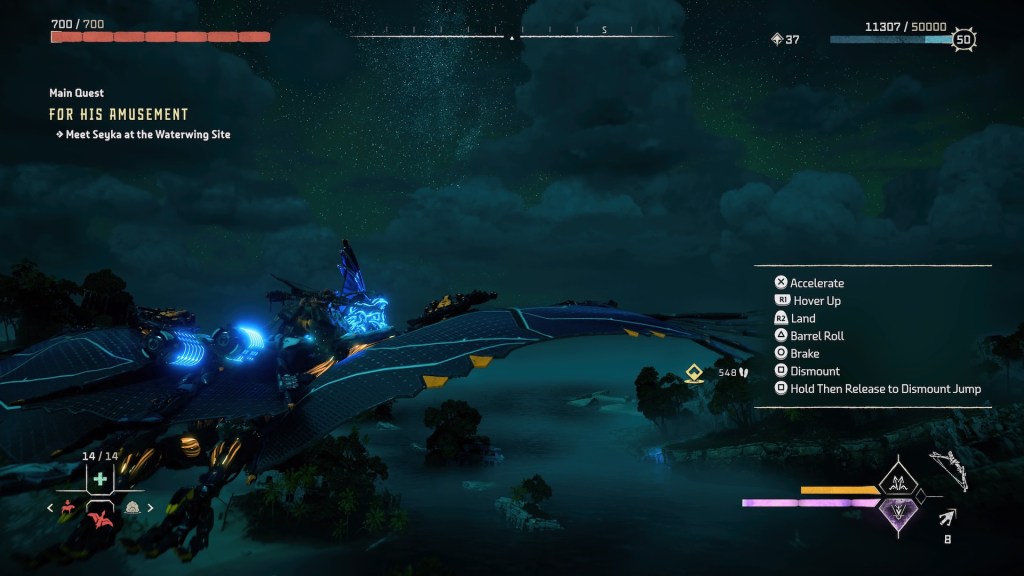The height and width of the screenshot is (576, 1024).
Task: Choose the red flying mount icon
Action: pos(100,515)
